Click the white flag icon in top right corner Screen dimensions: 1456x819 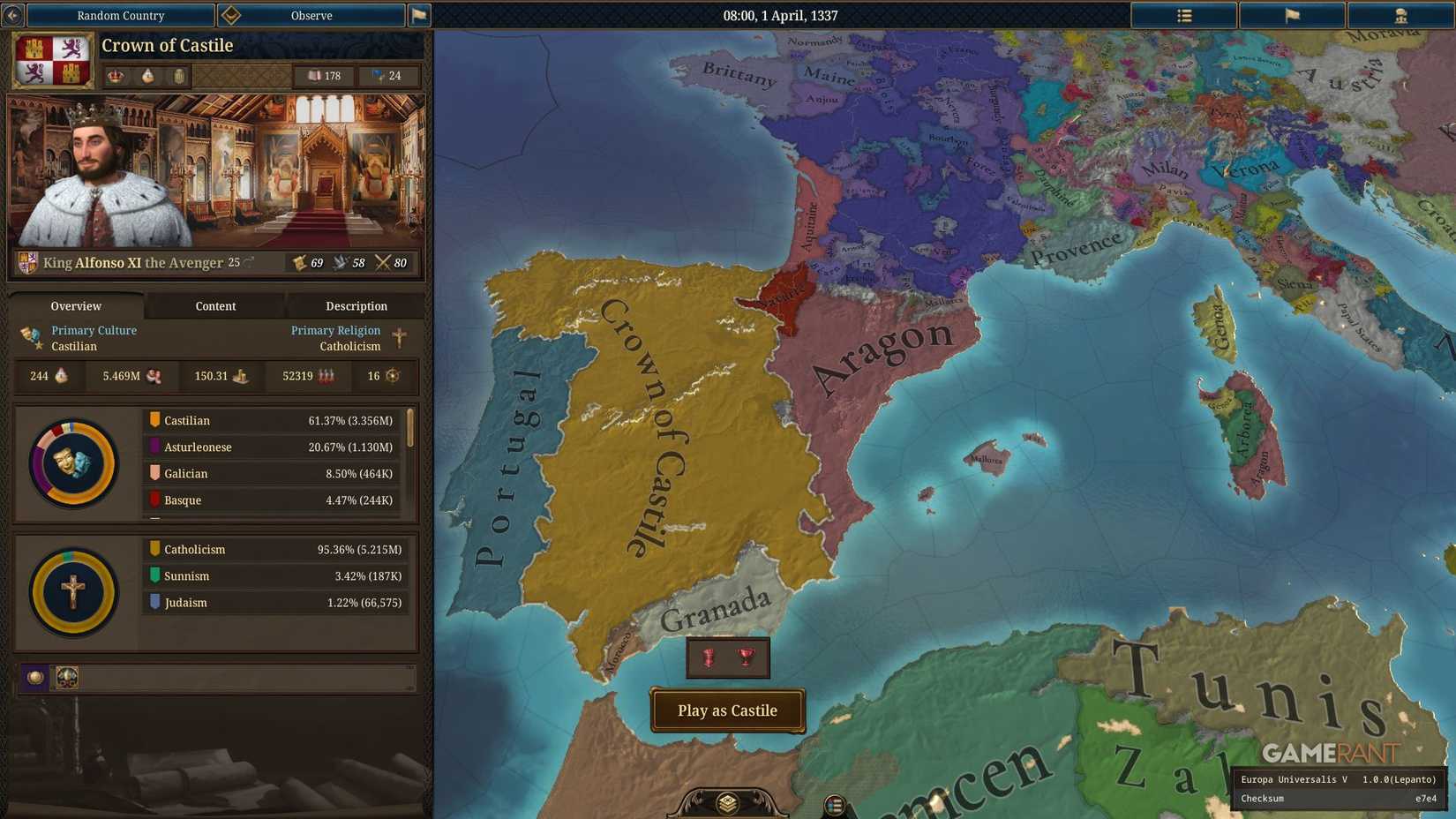1293,15
